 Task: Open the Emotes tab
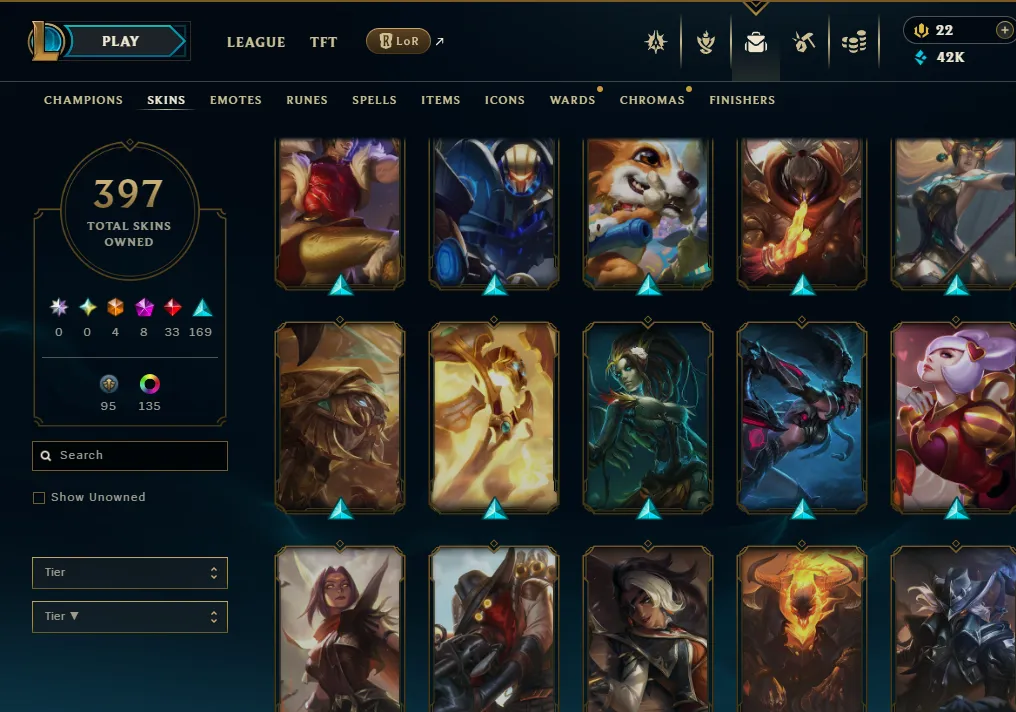click(236, 100)
